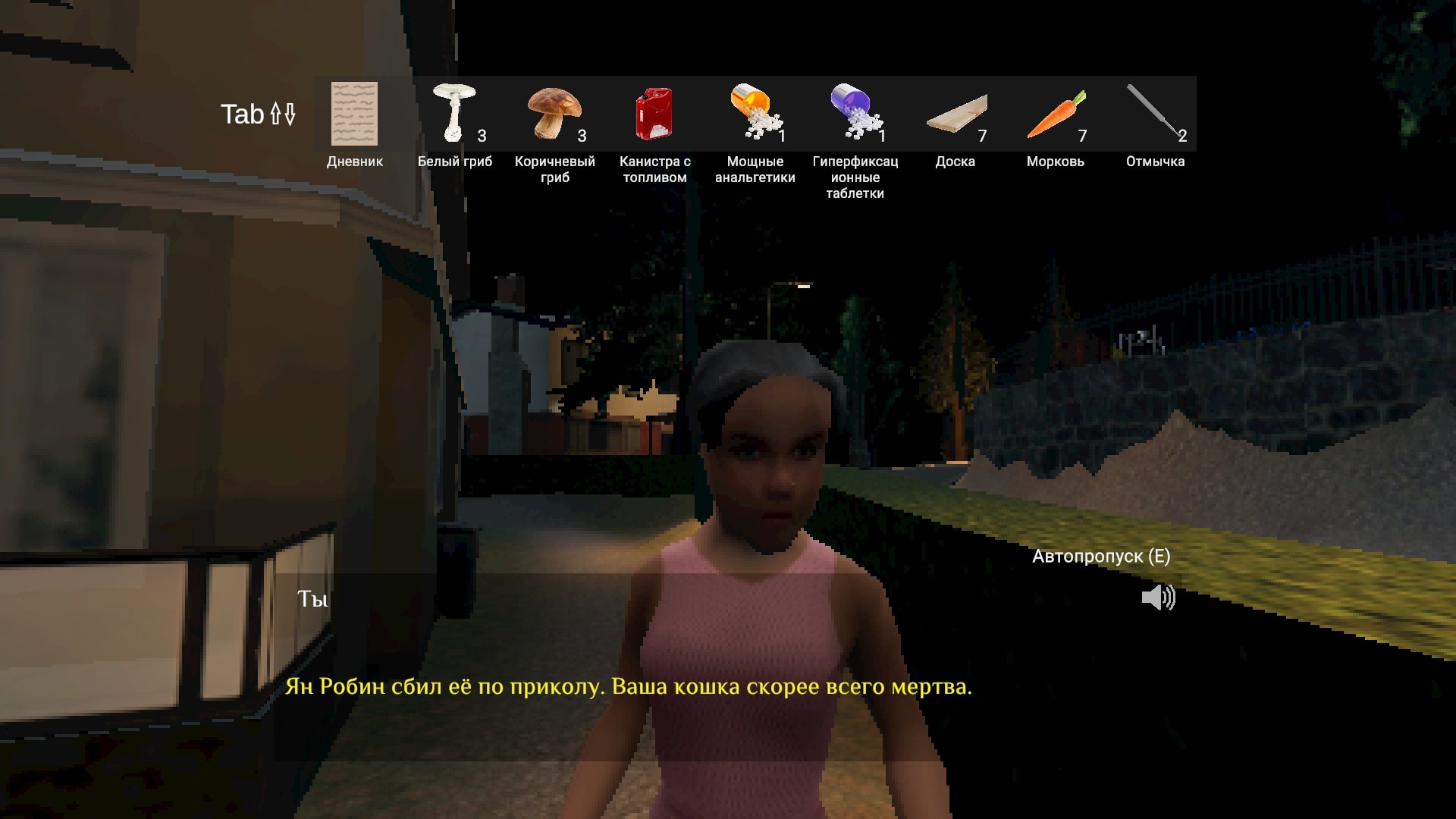Select the purple Гиперфиксационные таблетки bottle
The width and height of the screenshot is (1456, 819).
855,114
